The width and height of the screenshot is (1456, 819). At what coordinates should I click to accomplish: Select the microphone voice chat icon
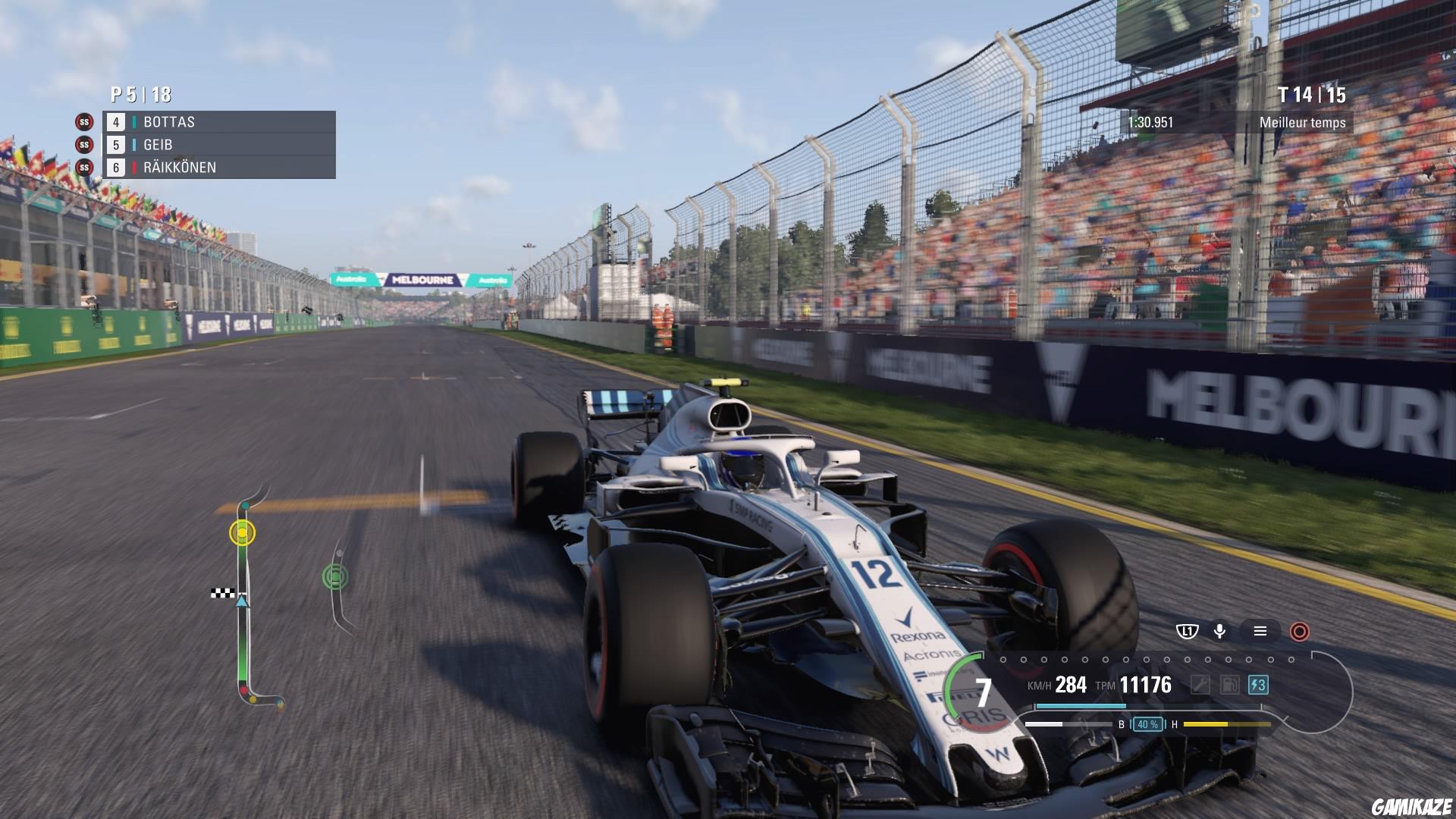(1220, 631)
